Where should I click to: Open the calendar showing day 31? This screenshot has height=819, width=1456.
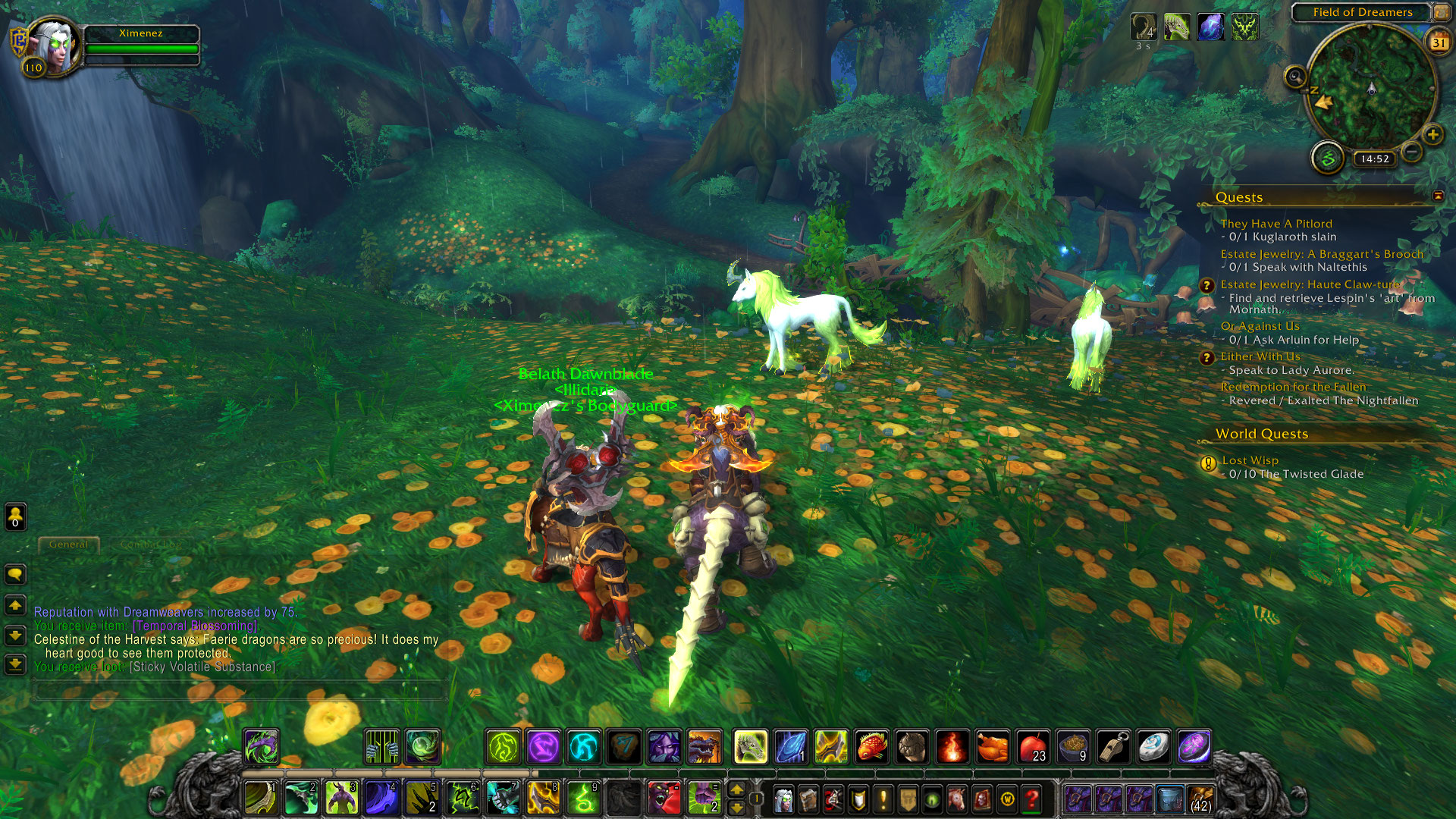[1439, 42]
